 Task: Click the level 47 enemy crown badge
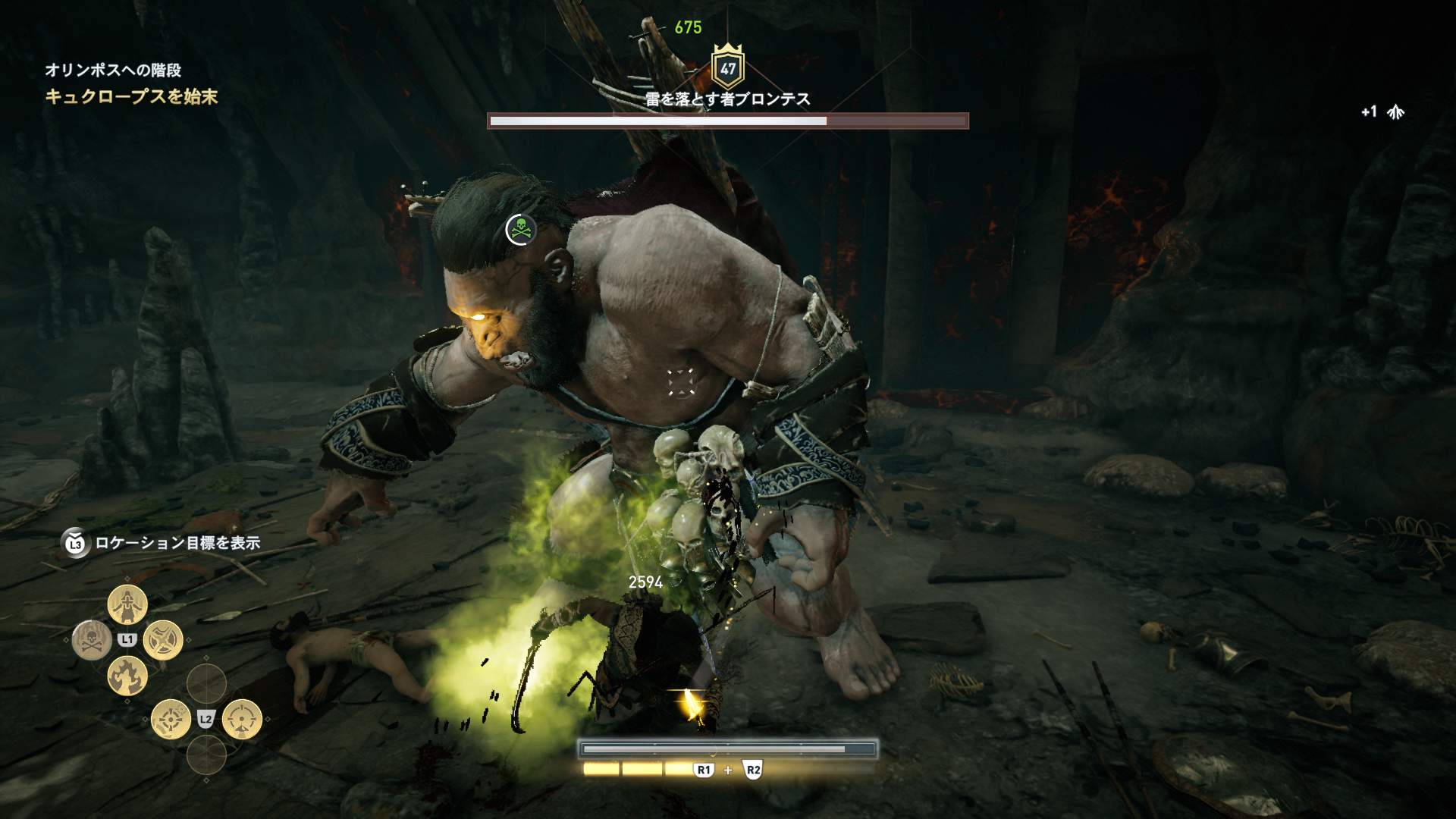point(728,68)
